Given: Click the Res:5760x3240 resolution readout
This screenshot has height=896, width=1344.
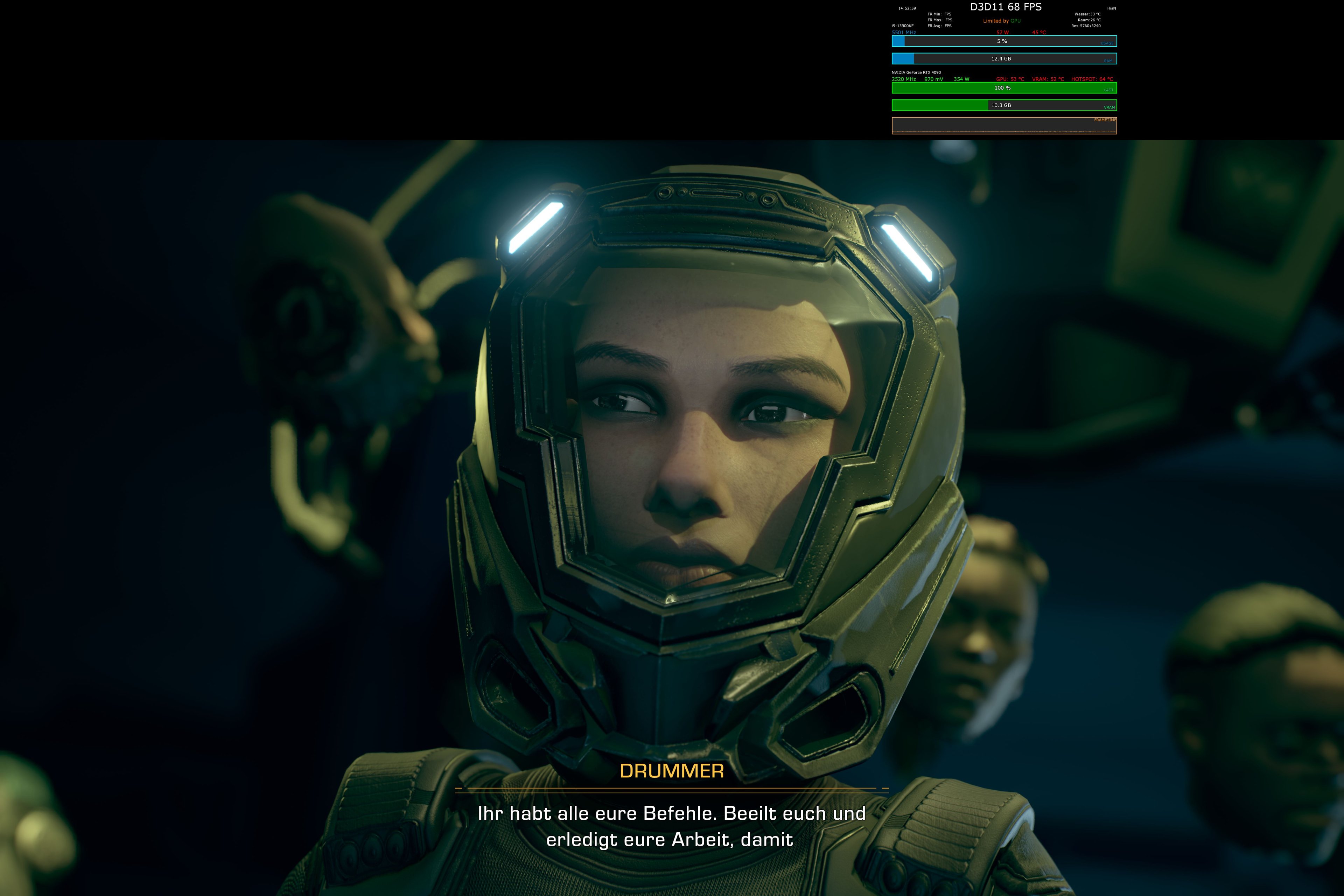Looking at the screenshot, I should 1086,26.
